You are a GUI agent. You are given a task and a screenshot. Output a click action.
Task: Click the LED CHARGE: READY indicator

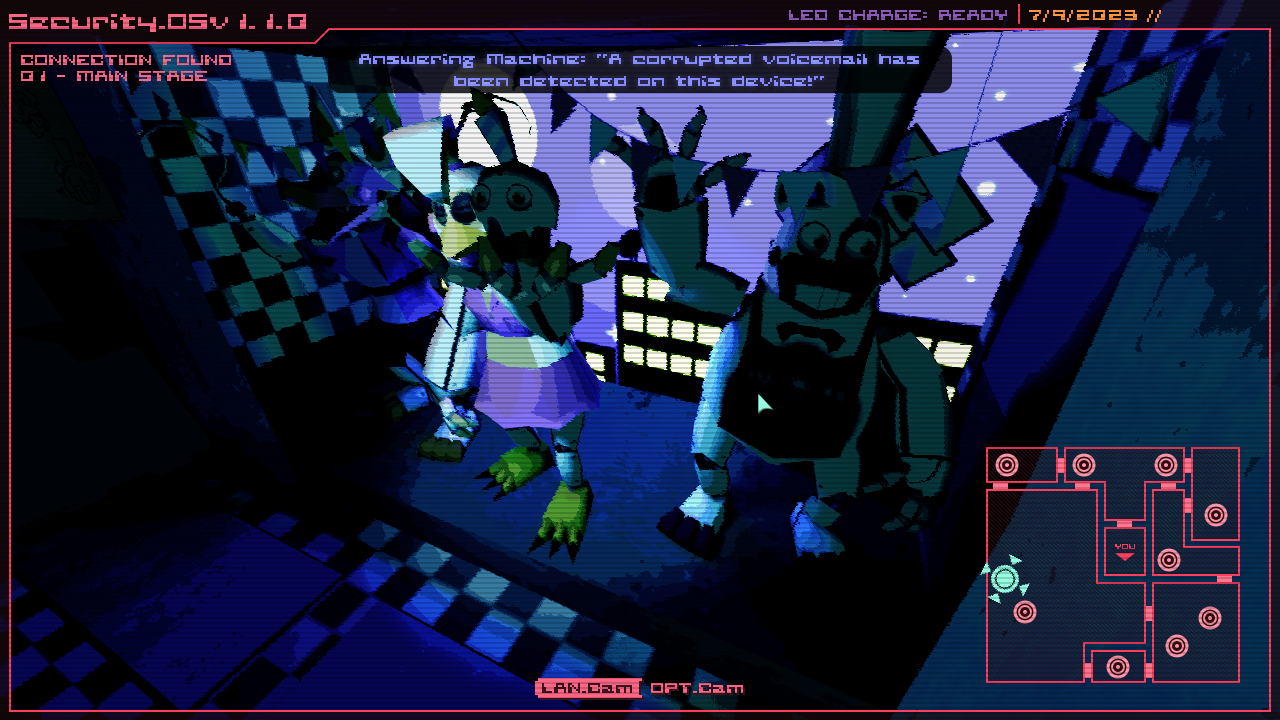(898, 14)
